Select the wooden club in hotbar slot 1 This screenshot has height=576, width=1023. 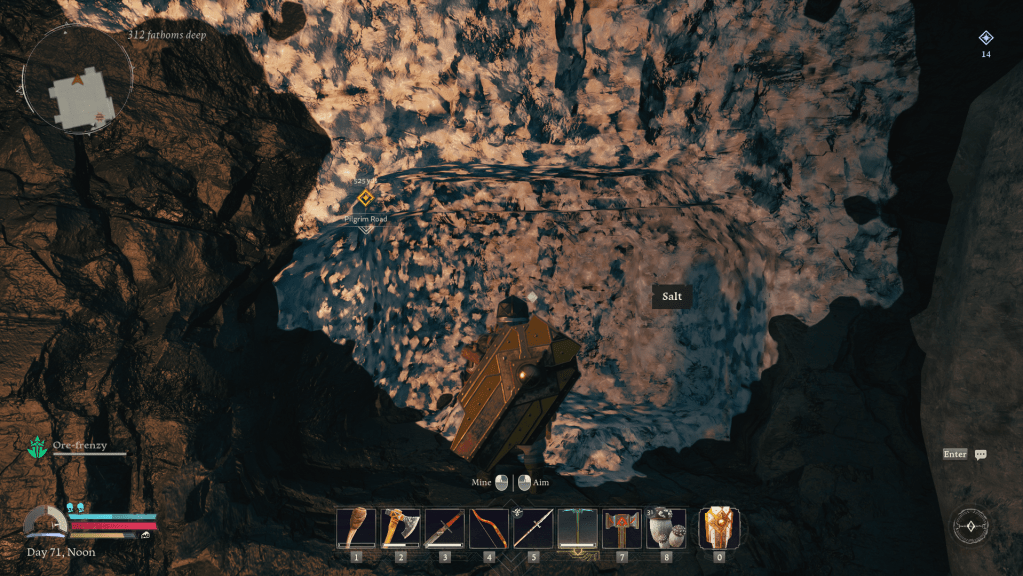pyautogui.click(x=356, y=528)
